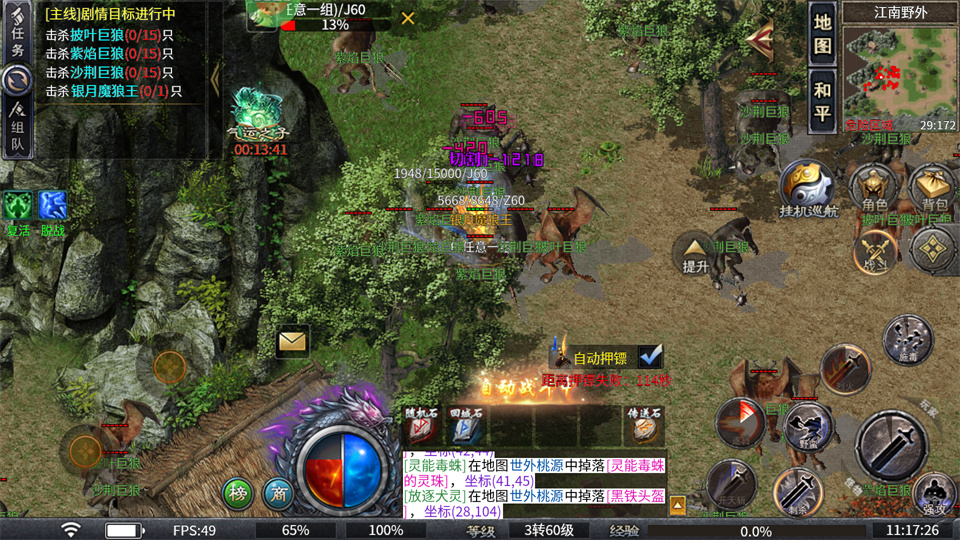The height and width of the screenshot is (540, 960).
Task: Cast the 野蛮 charge skill
Action: click(808, 428)
